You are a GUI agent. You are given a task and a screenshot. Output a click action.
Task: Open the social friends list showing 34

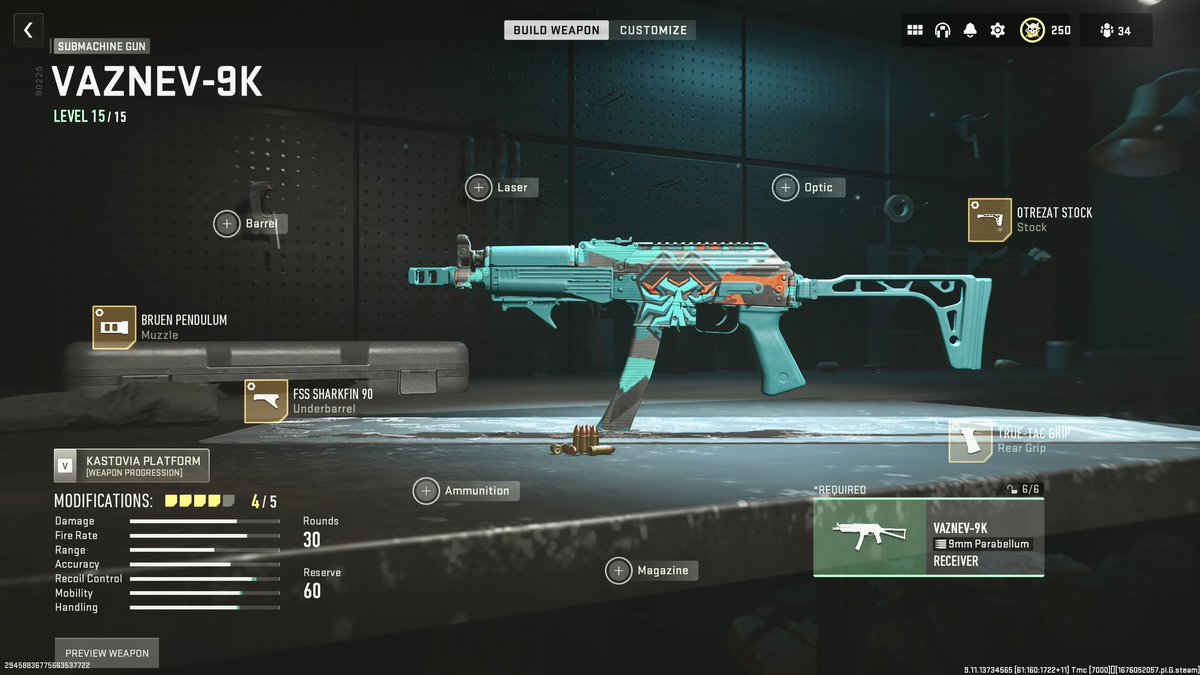coord(1115,30)
